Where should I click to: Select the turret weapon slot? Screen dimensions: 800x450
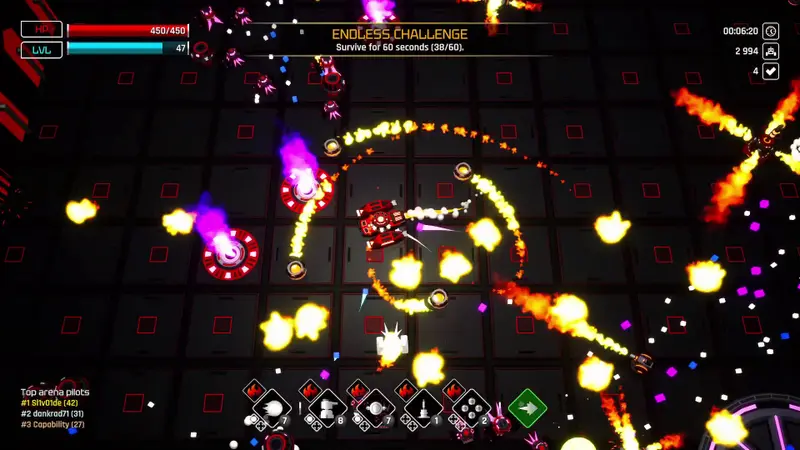(x=325, y=408)
